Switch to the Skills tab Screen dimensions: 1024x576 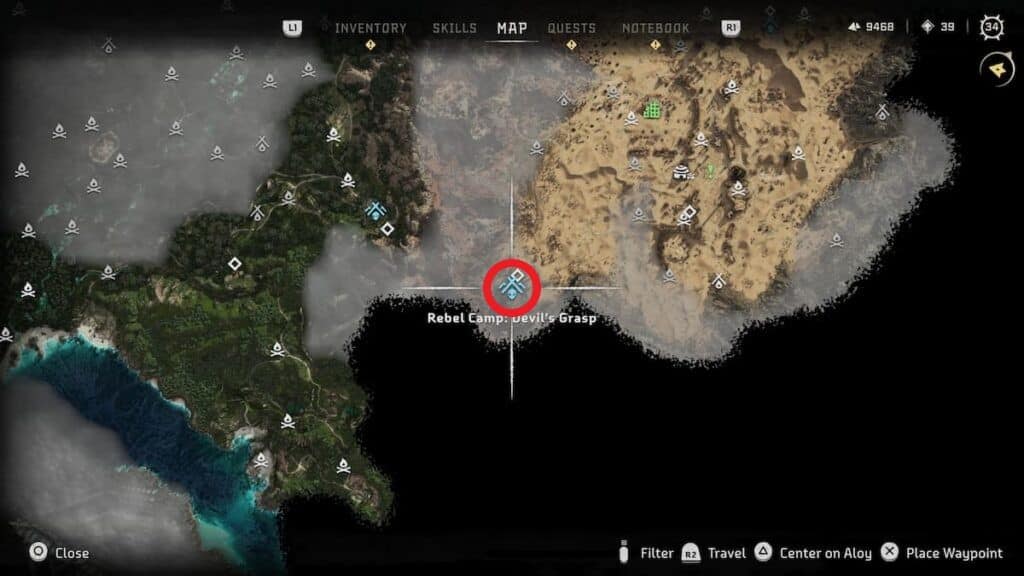pos(454,28)
